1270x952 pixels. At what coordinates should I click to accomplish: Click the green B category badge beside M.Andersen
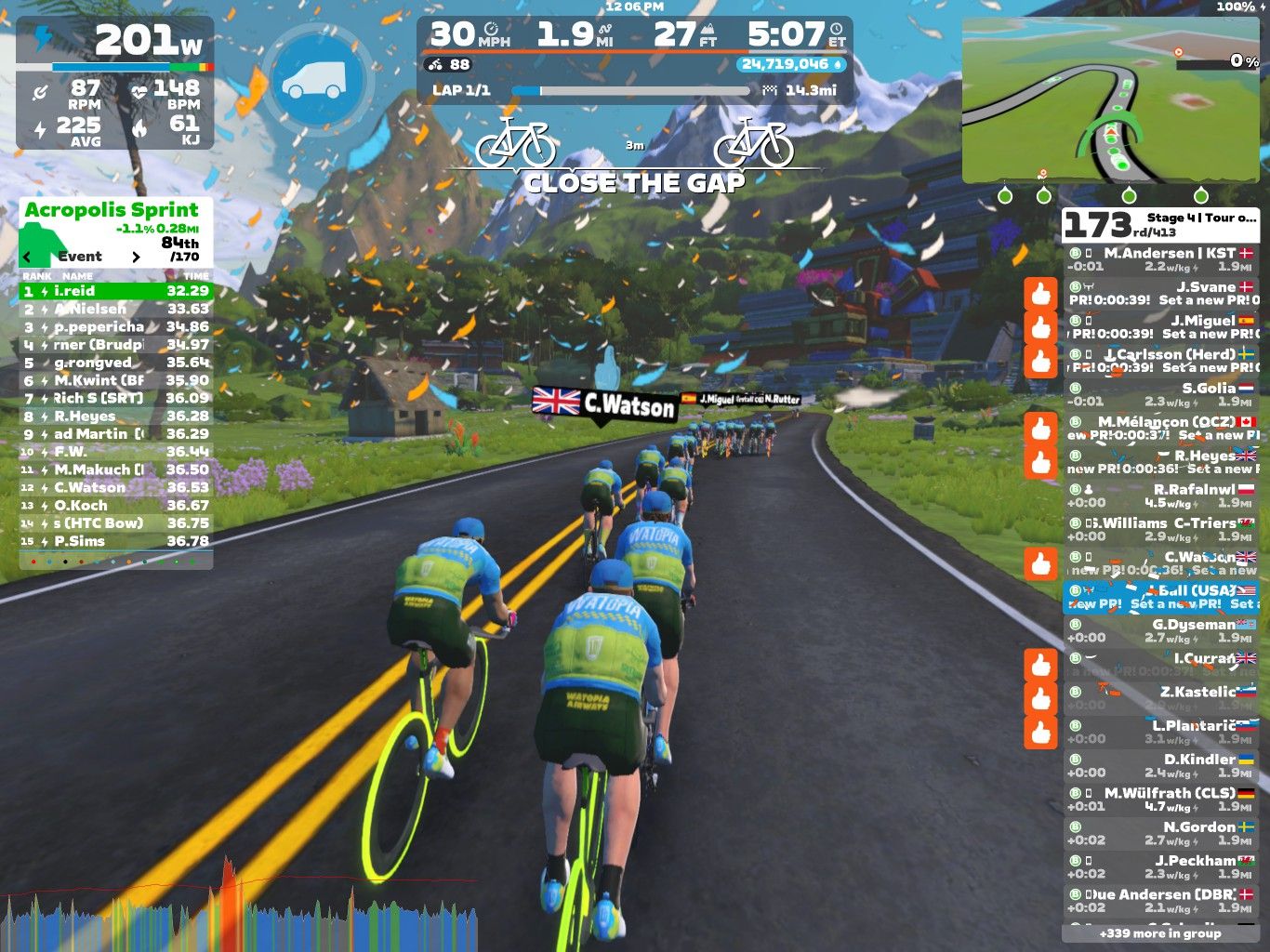click(1077, 251)
